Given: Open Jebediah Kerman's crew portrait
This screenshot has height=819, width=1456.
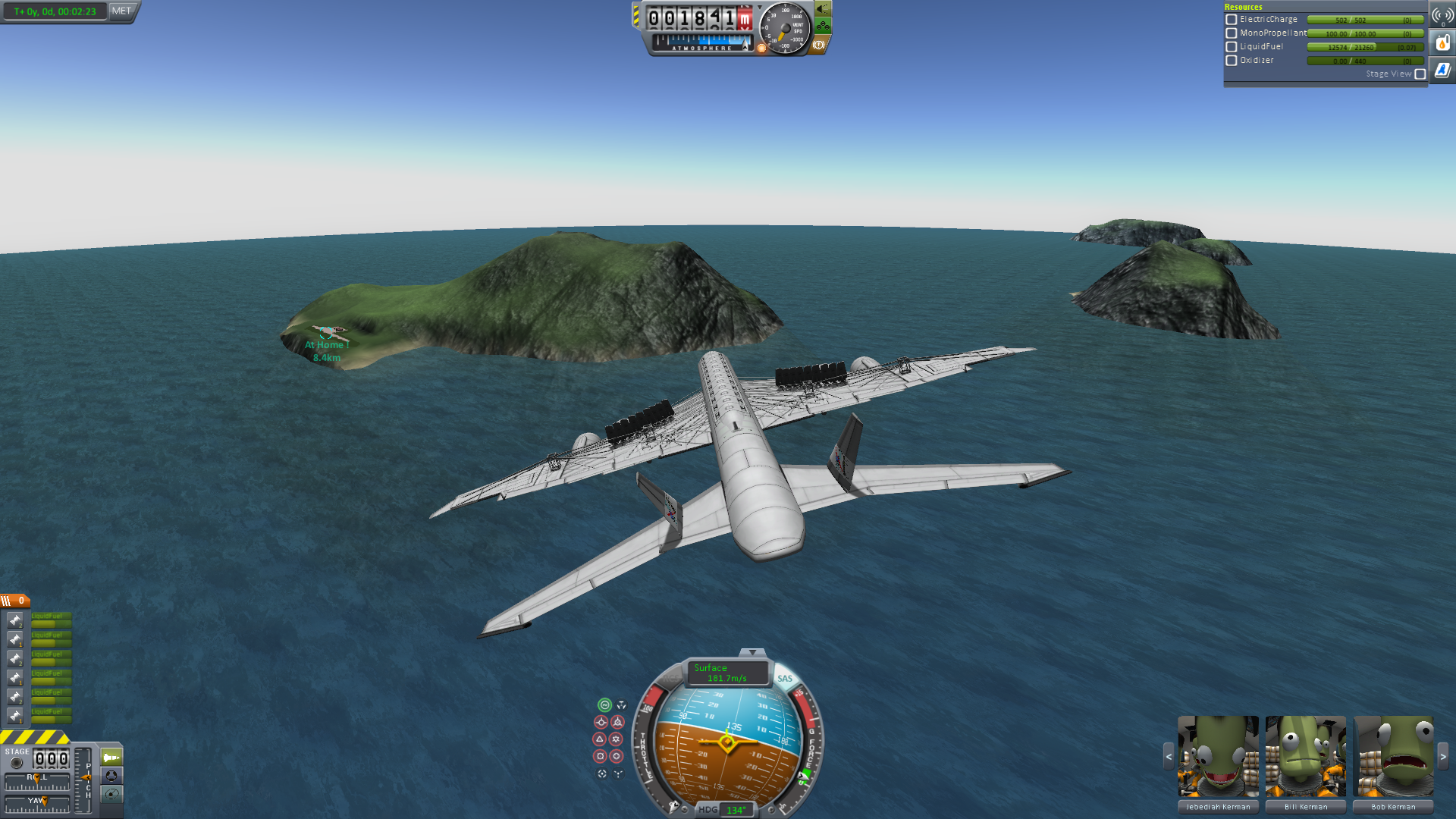Looking at the screenshot, I should click(x=1218, y=756).
